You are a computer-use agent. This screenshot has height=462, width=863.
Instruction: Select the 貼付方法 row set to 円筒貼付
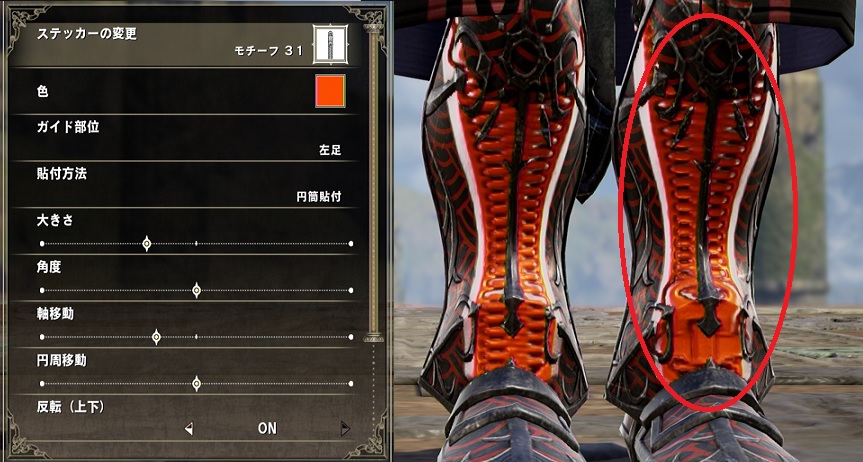point(190,185)
